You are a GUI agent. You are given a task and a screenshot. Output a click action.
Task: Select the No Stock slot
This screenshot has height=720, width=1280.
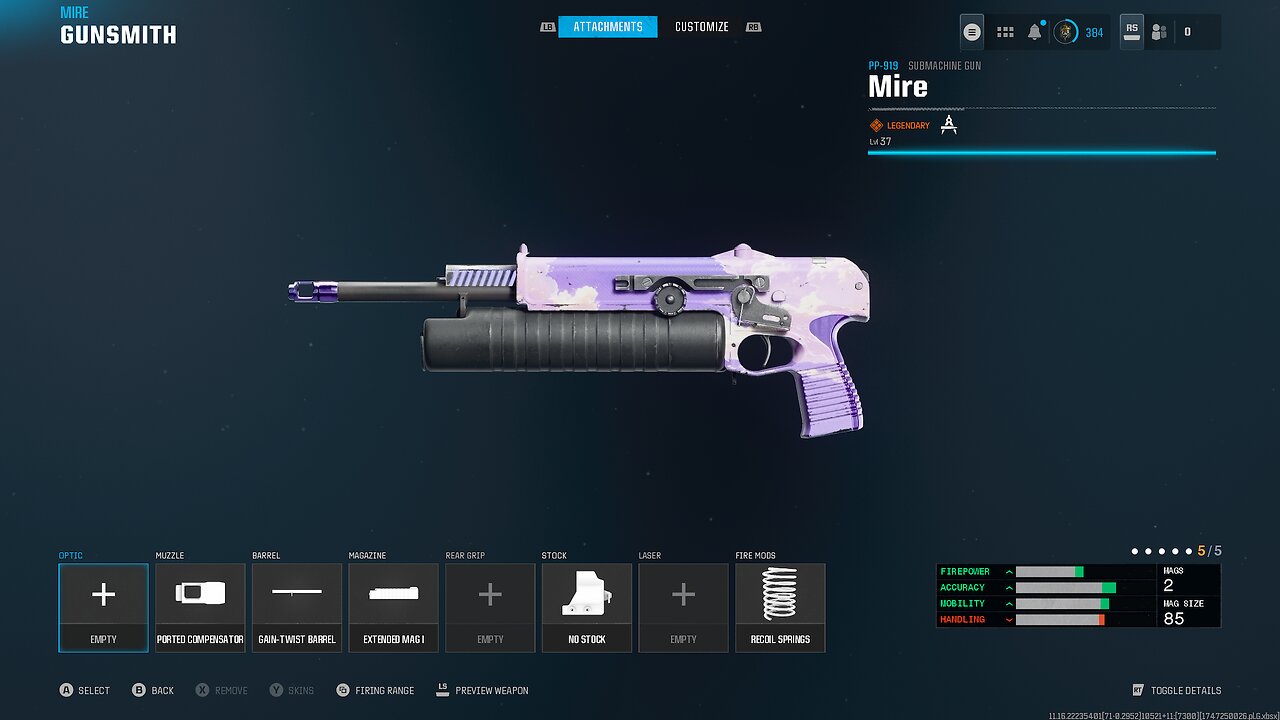[x=587, y=607]
